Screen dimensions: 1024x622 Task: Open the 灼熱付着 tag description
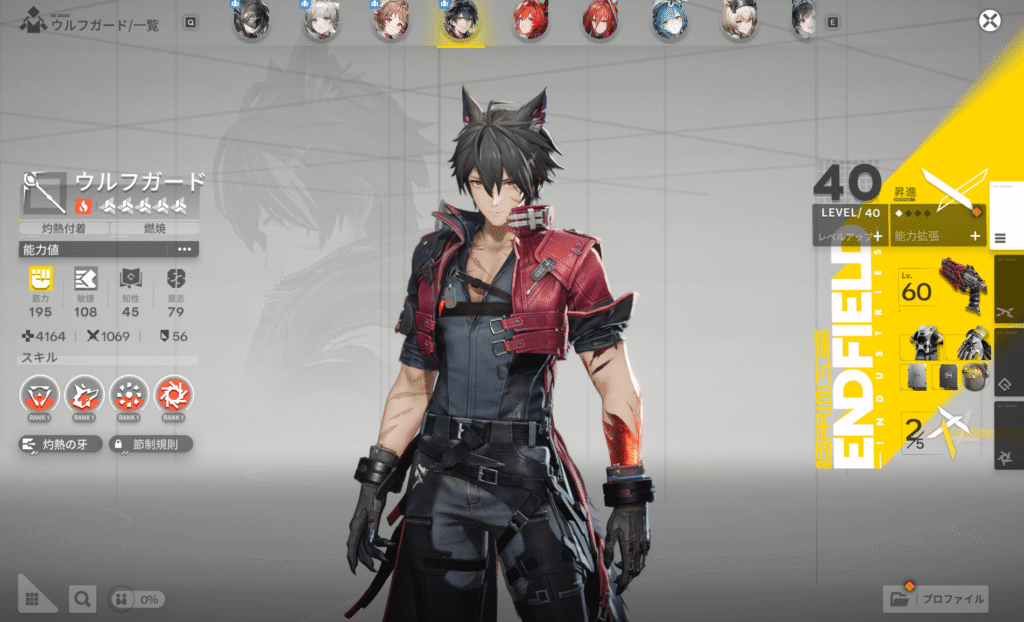coord(62,227)
